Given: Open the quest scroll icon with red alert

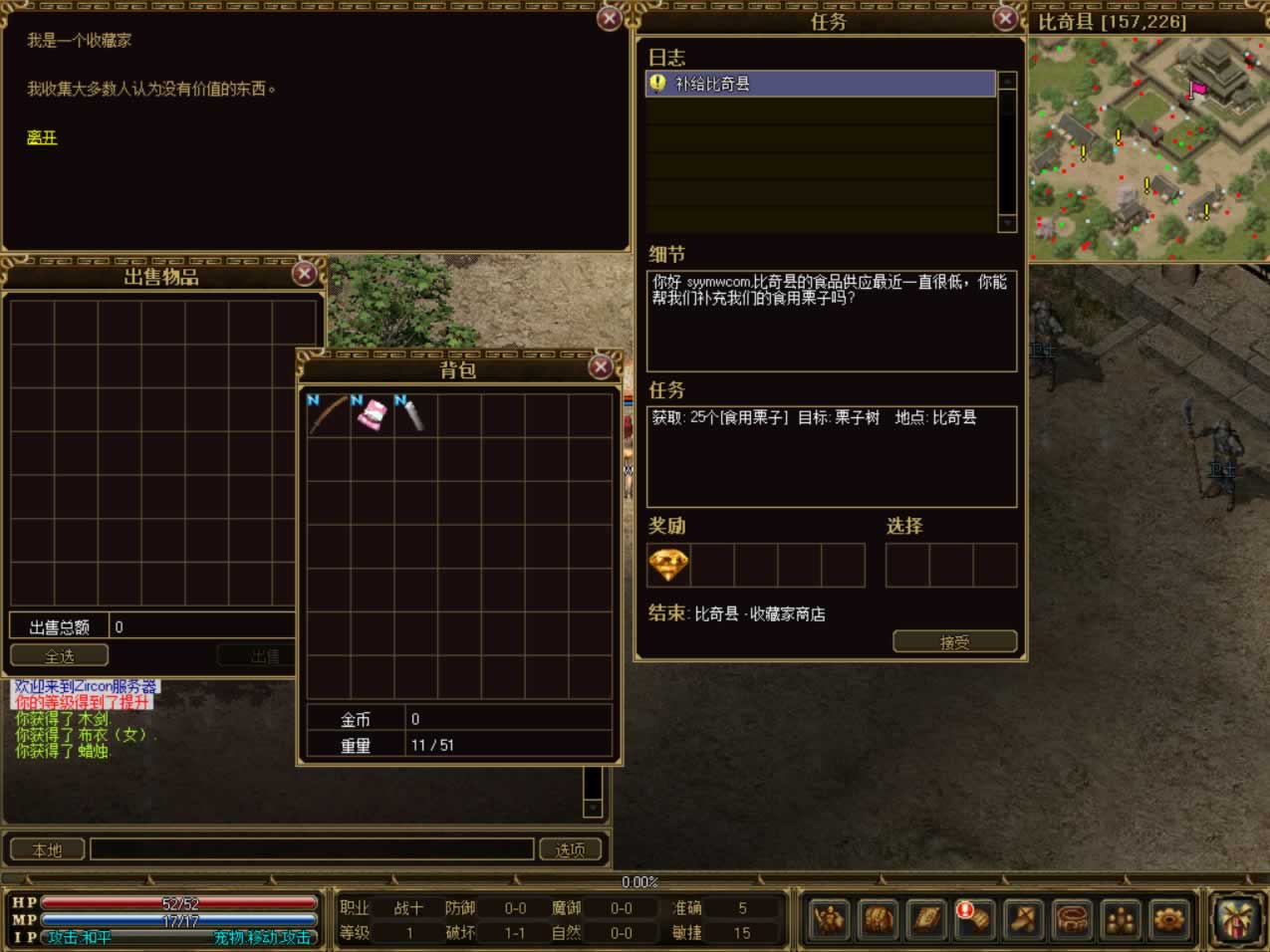Looking at the screenshot, I should 974,918.
